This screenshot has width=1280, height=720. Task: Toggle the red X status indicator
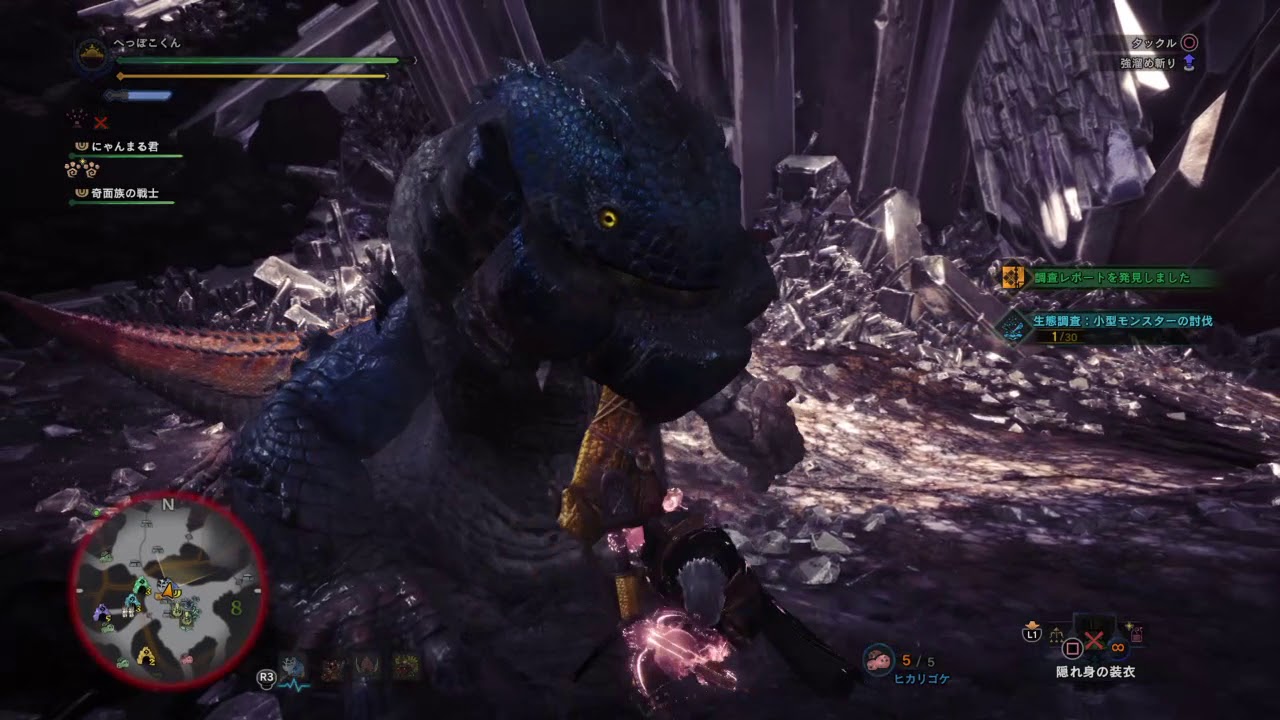(99, 122)
